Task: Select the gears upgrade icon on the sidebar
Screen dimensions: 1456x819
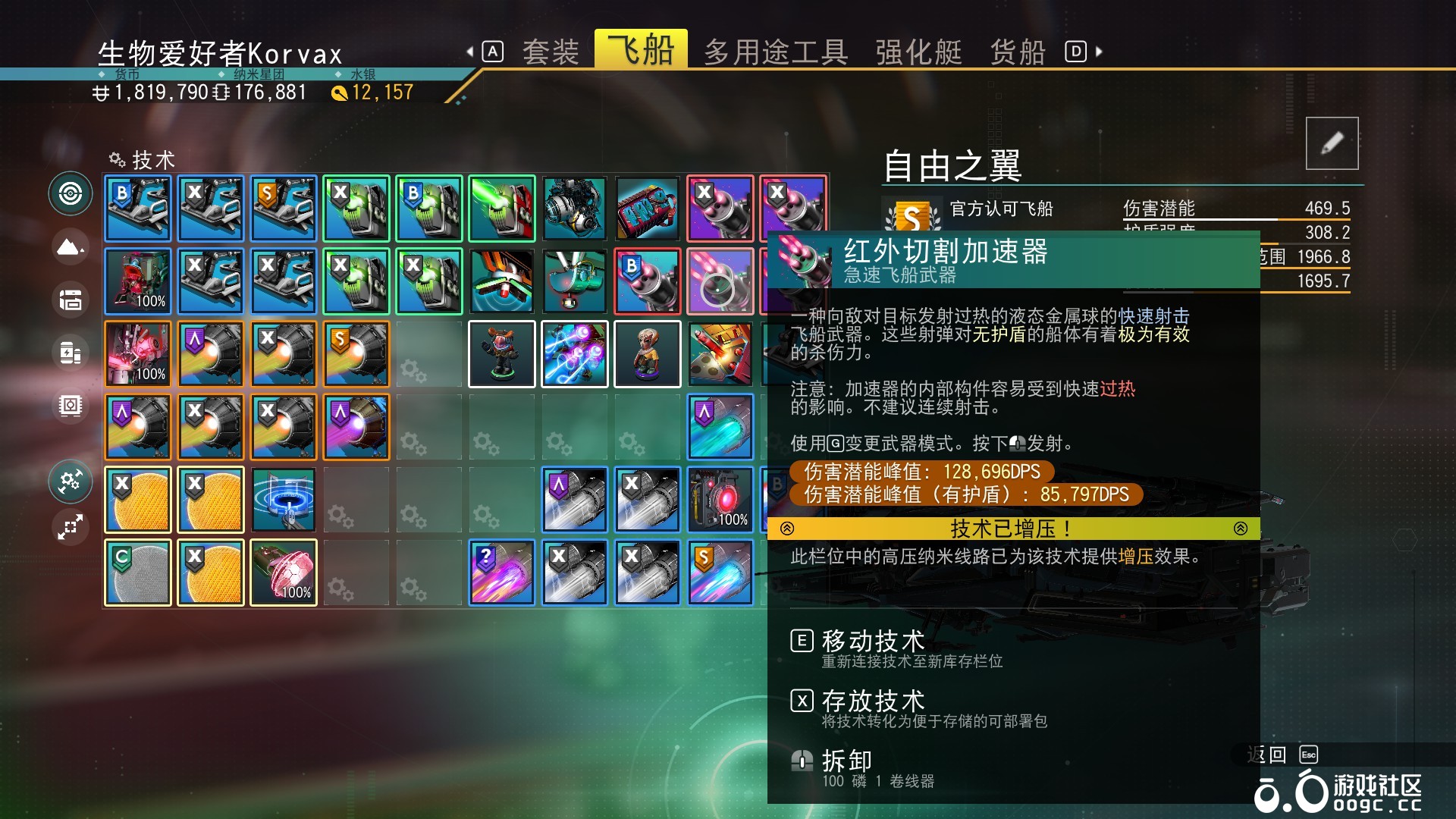Action: coord(70,482)
